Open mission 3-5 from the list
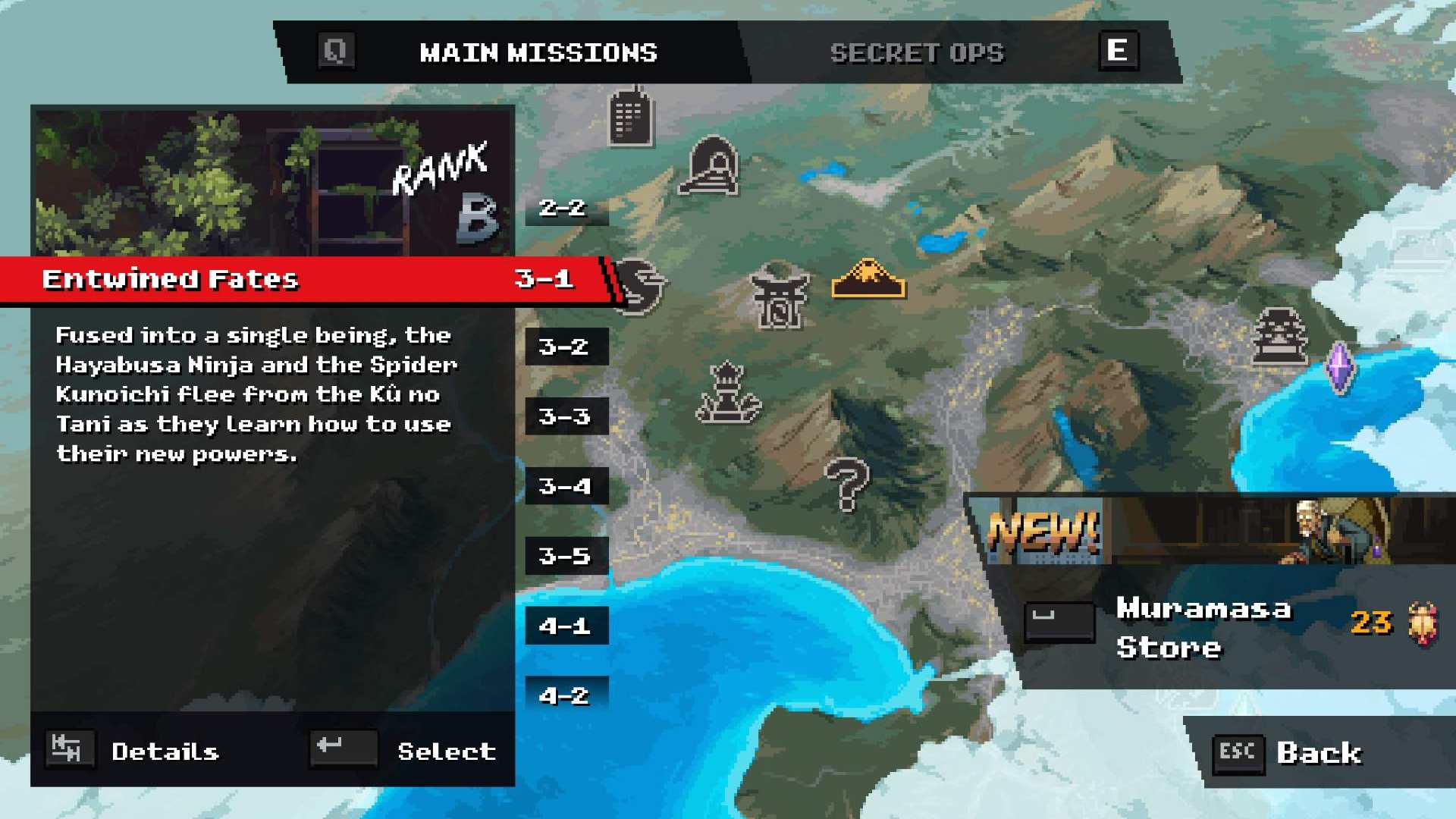Viewport: 1456px width, 819px height. 565,557
